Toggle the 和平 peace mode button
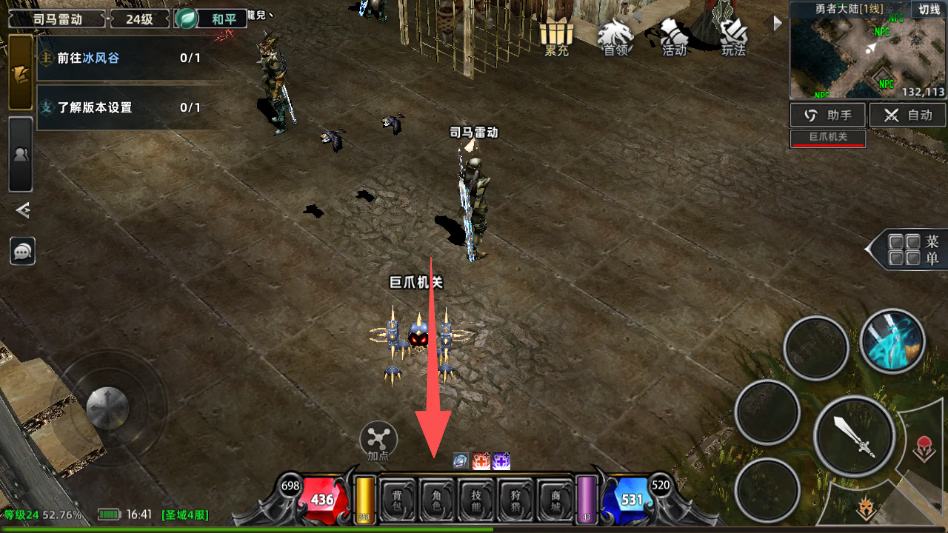The width and height of the screenshot is (948, 533). pos(211,19)
